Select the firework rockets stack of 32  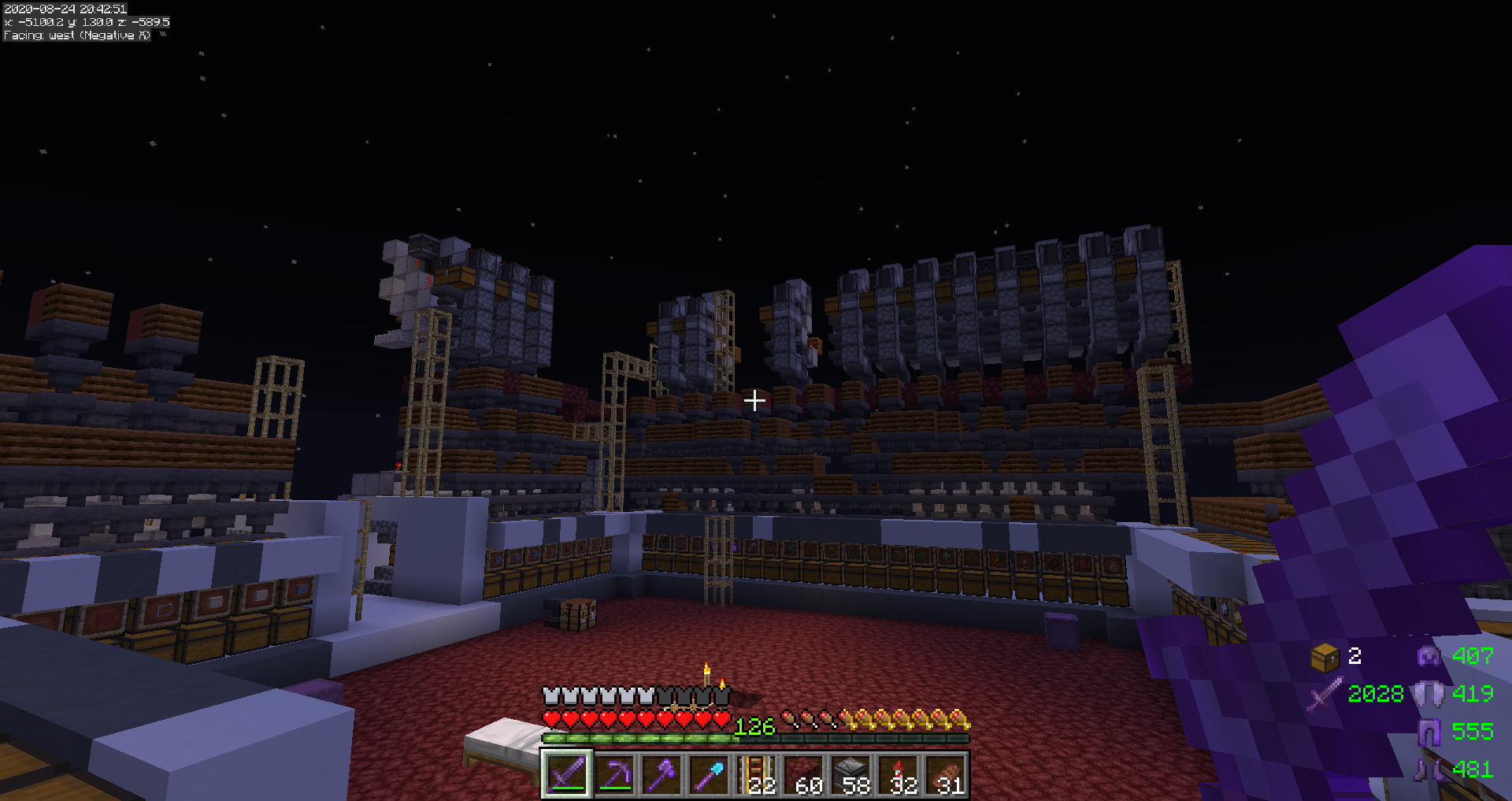[x=899, y=774]
